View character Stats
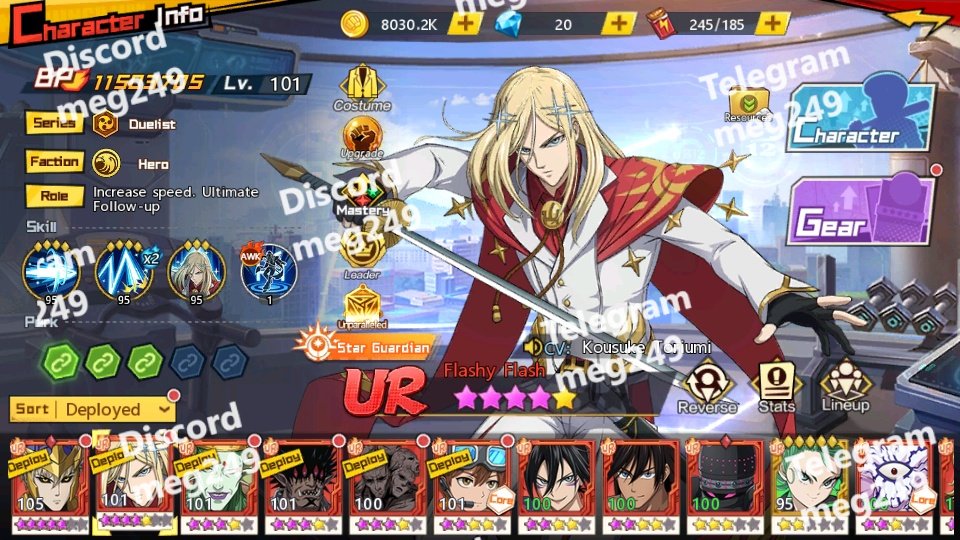Image resolution: width=960 pixels, height=540 pixels. [777, 385]
